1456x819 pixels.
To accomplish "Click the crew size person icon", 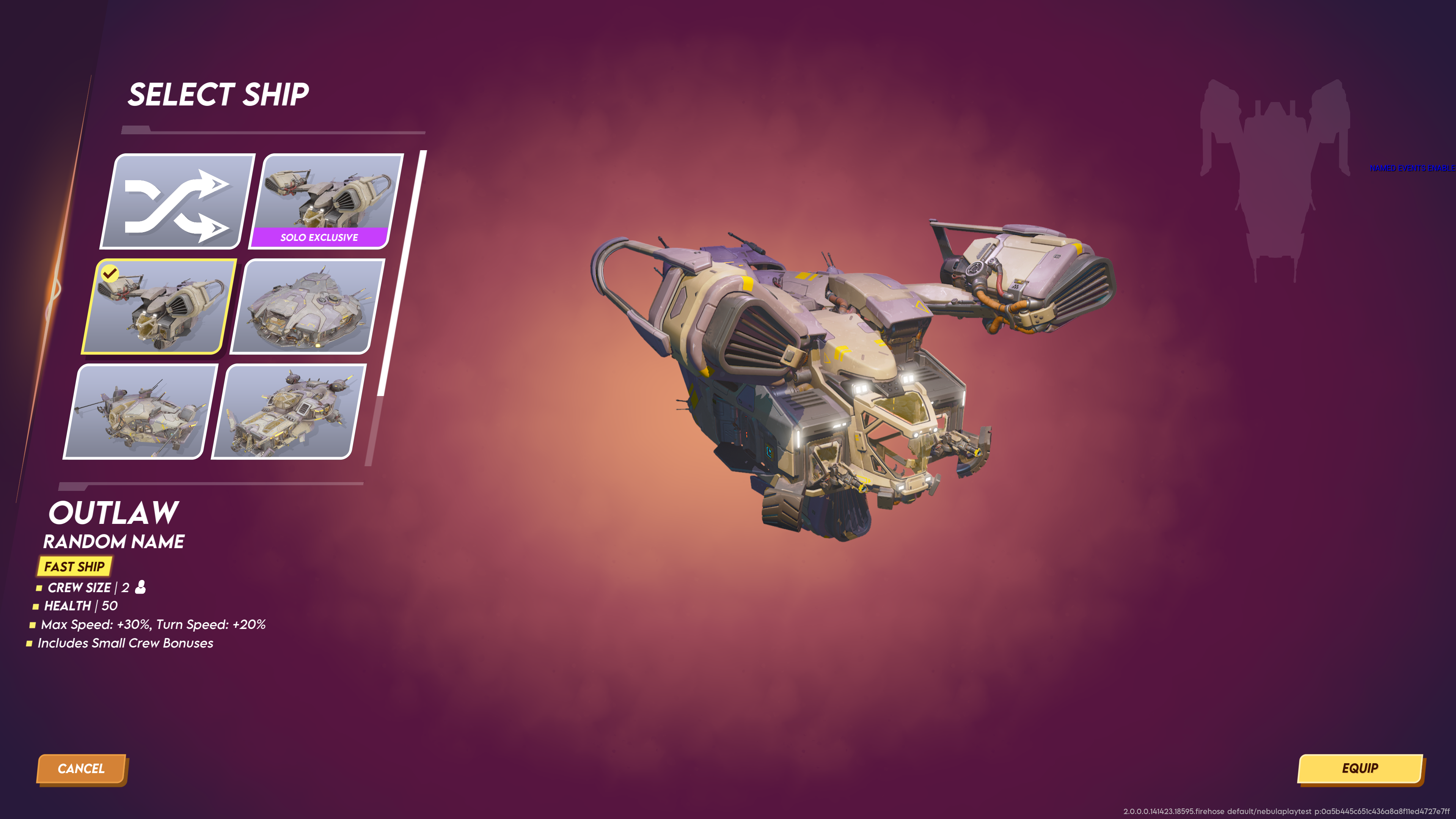I will (140, 588).
